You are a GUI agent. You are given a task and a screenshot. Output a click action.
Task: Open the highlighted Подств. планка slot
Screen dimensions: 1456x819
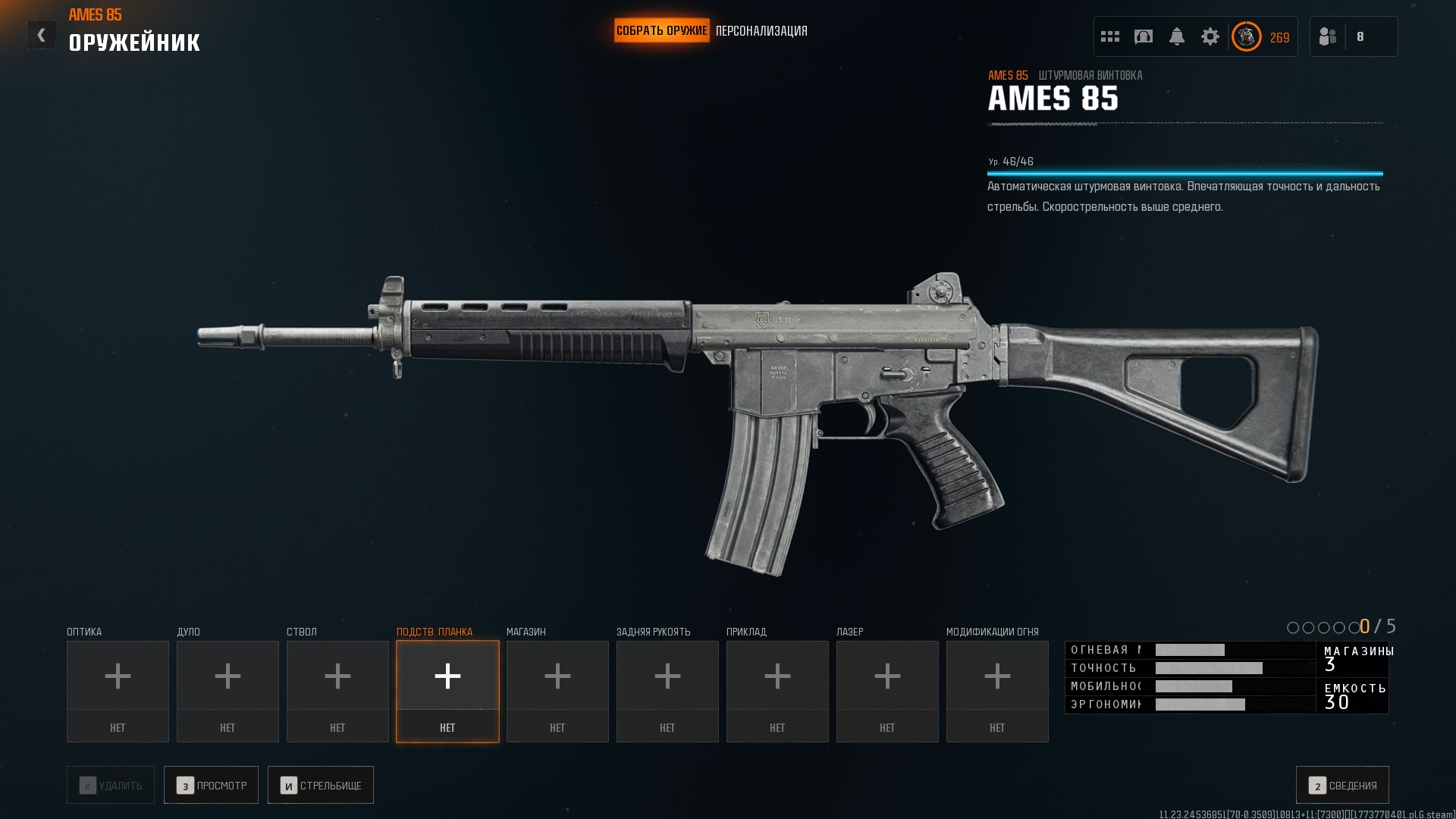pos(447,691)
